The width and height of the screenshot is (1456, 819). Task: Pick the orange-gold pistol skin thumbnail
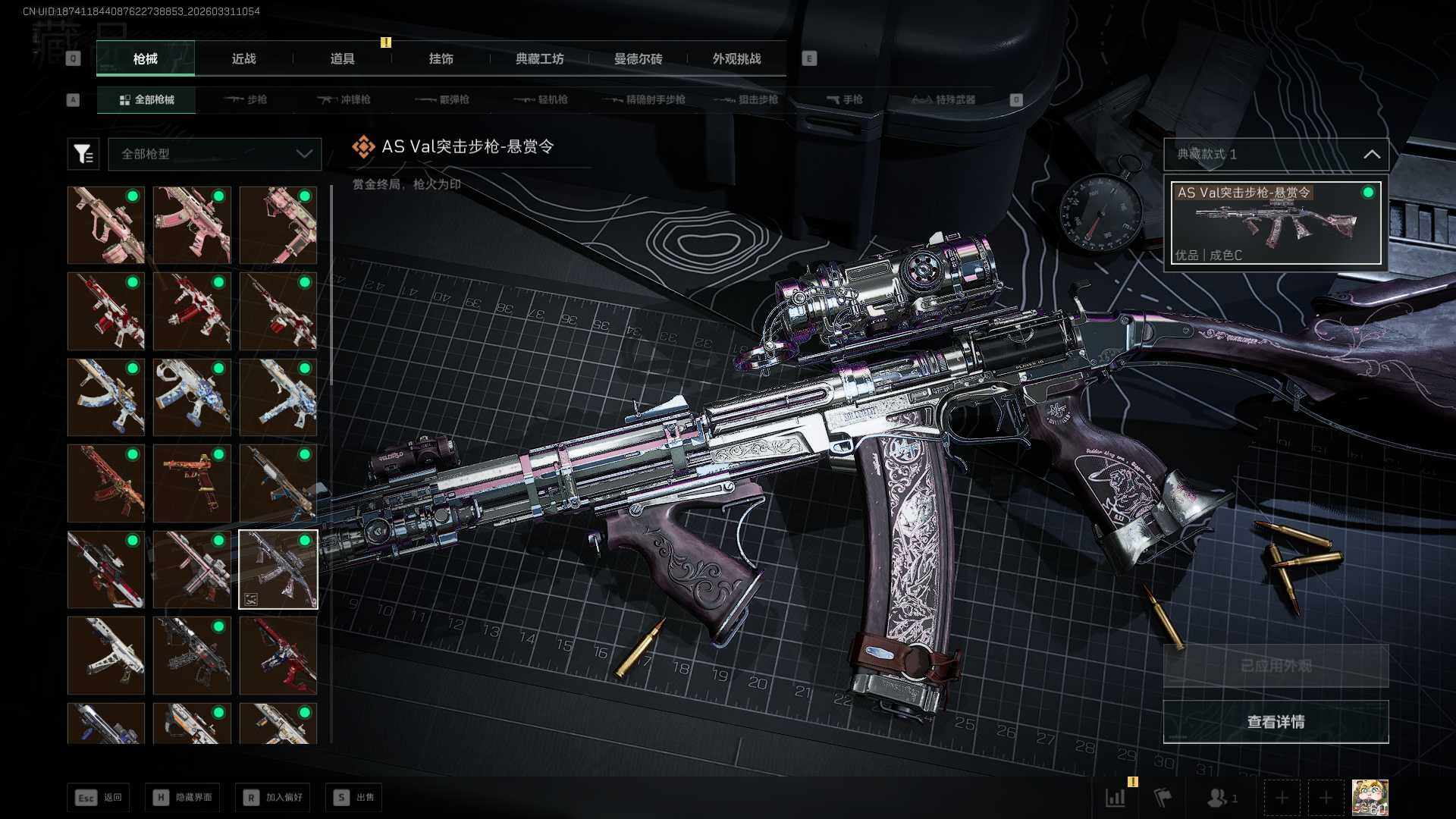coord(192,483)
